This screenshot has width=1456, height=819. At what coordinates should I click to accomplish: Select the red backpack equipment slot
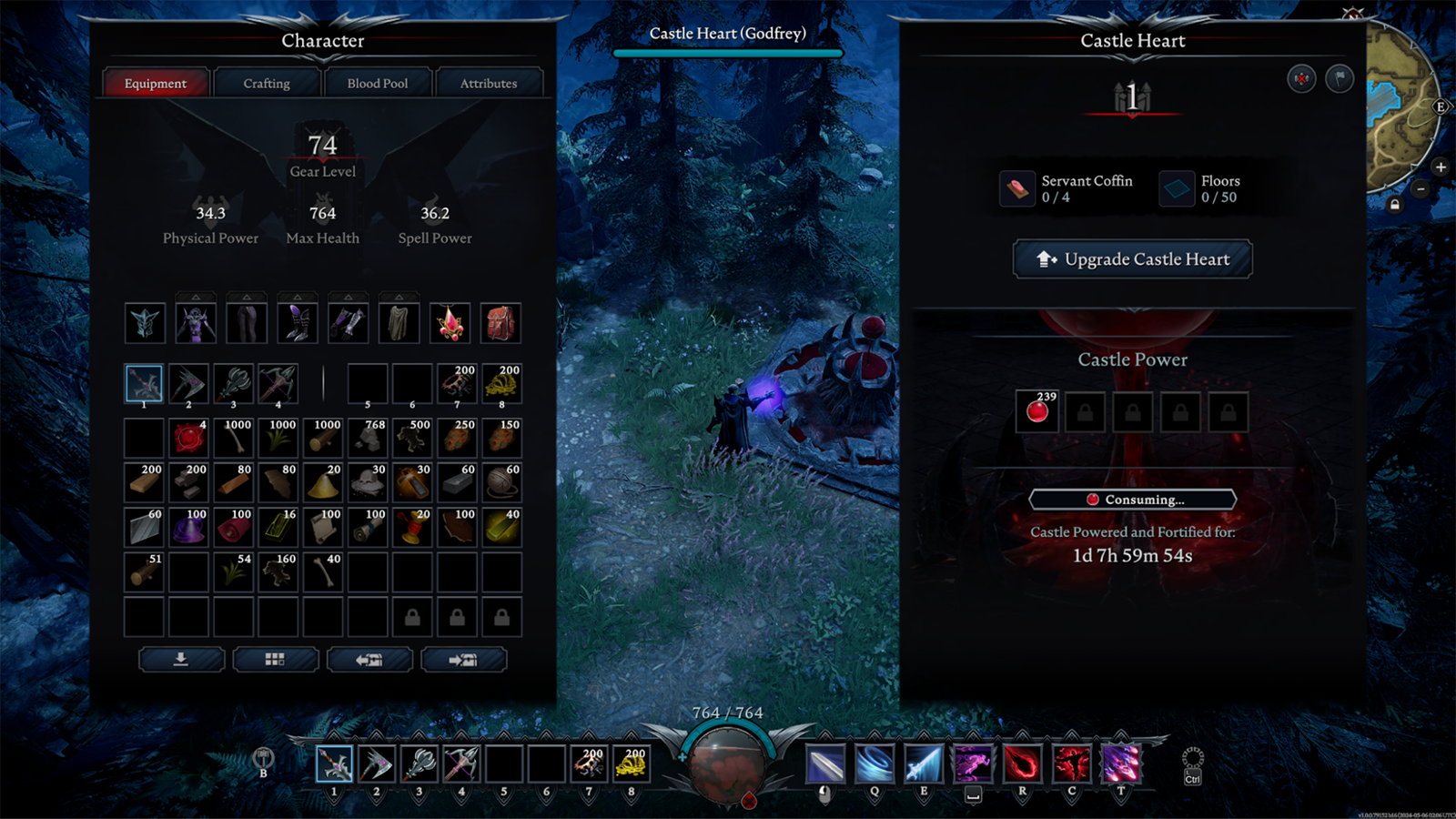pos(500,323)
